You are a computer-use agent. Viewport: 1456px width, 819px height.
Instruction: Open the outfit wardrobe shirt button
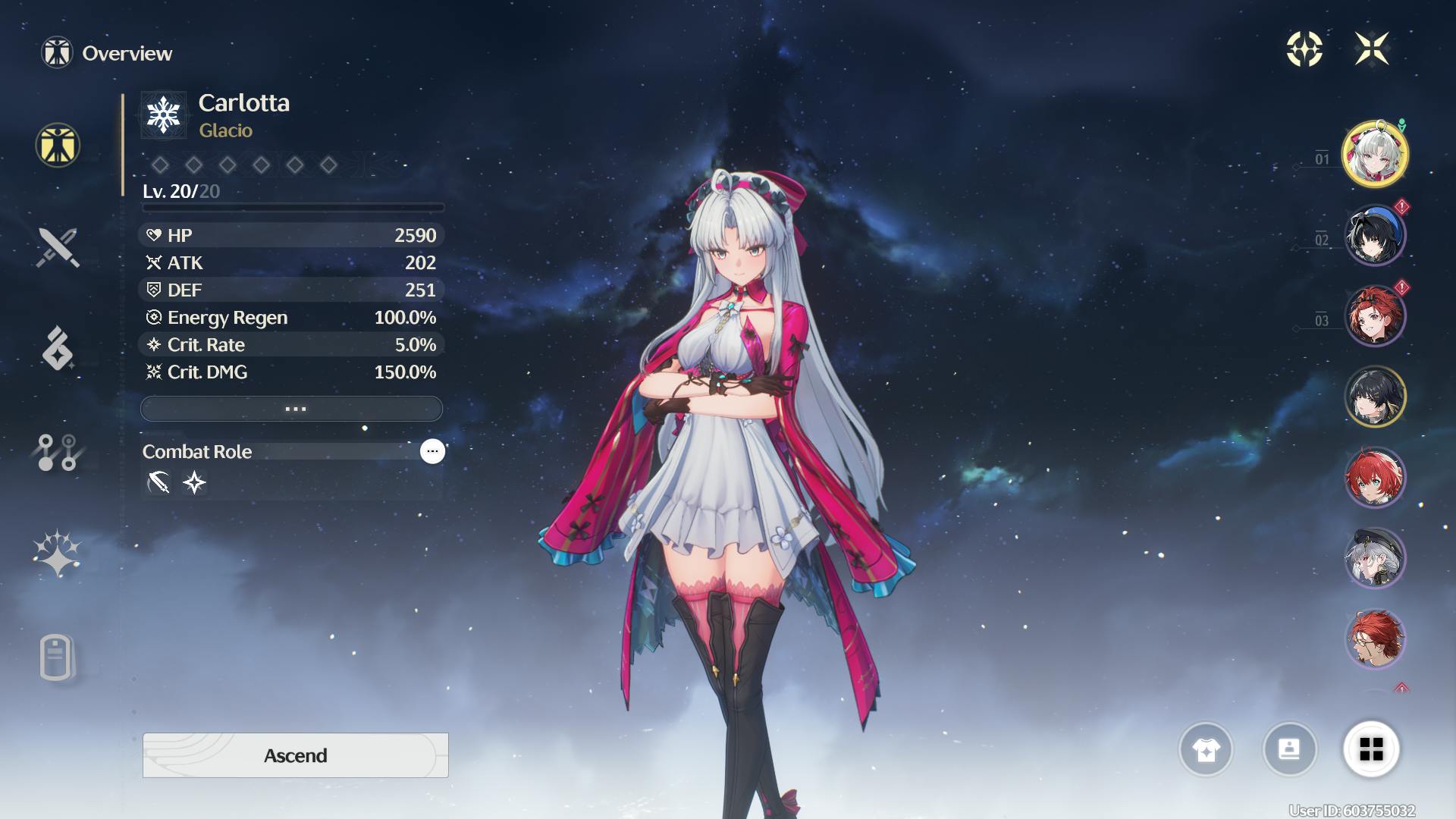1206,750
